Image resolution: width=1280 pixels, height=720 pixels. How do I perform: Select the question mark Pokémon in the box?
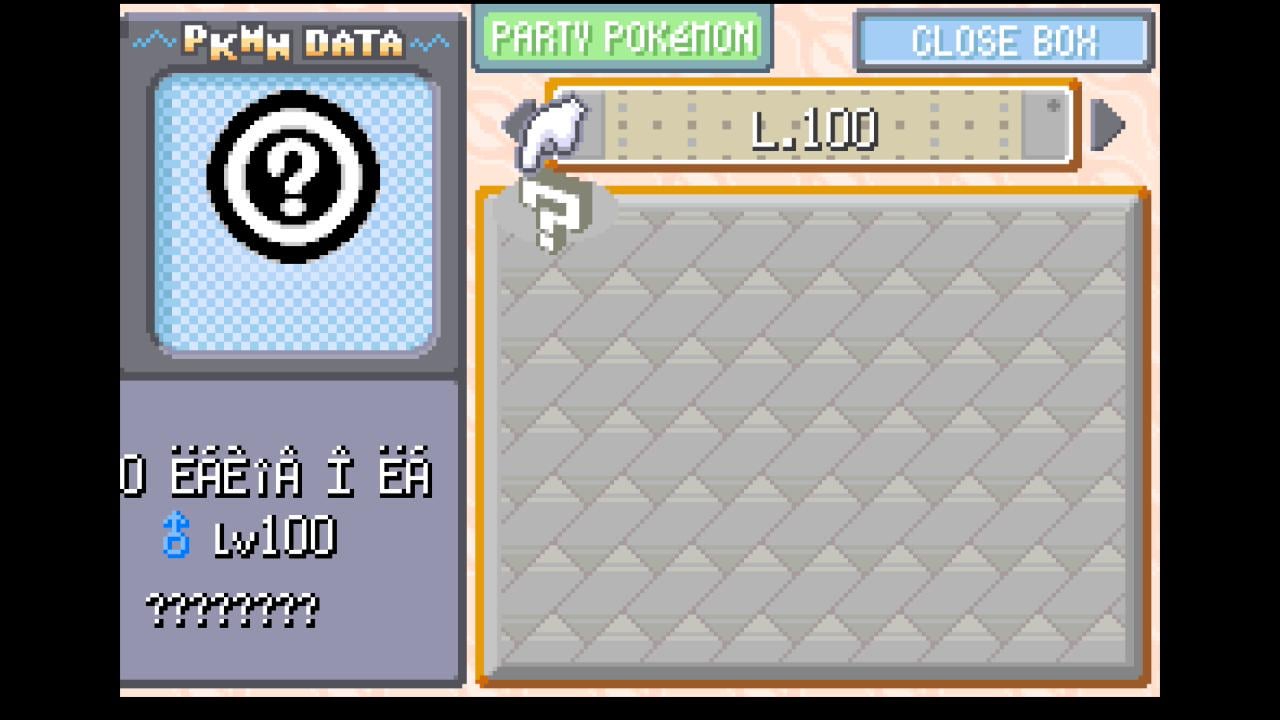(x=554, y=213)
